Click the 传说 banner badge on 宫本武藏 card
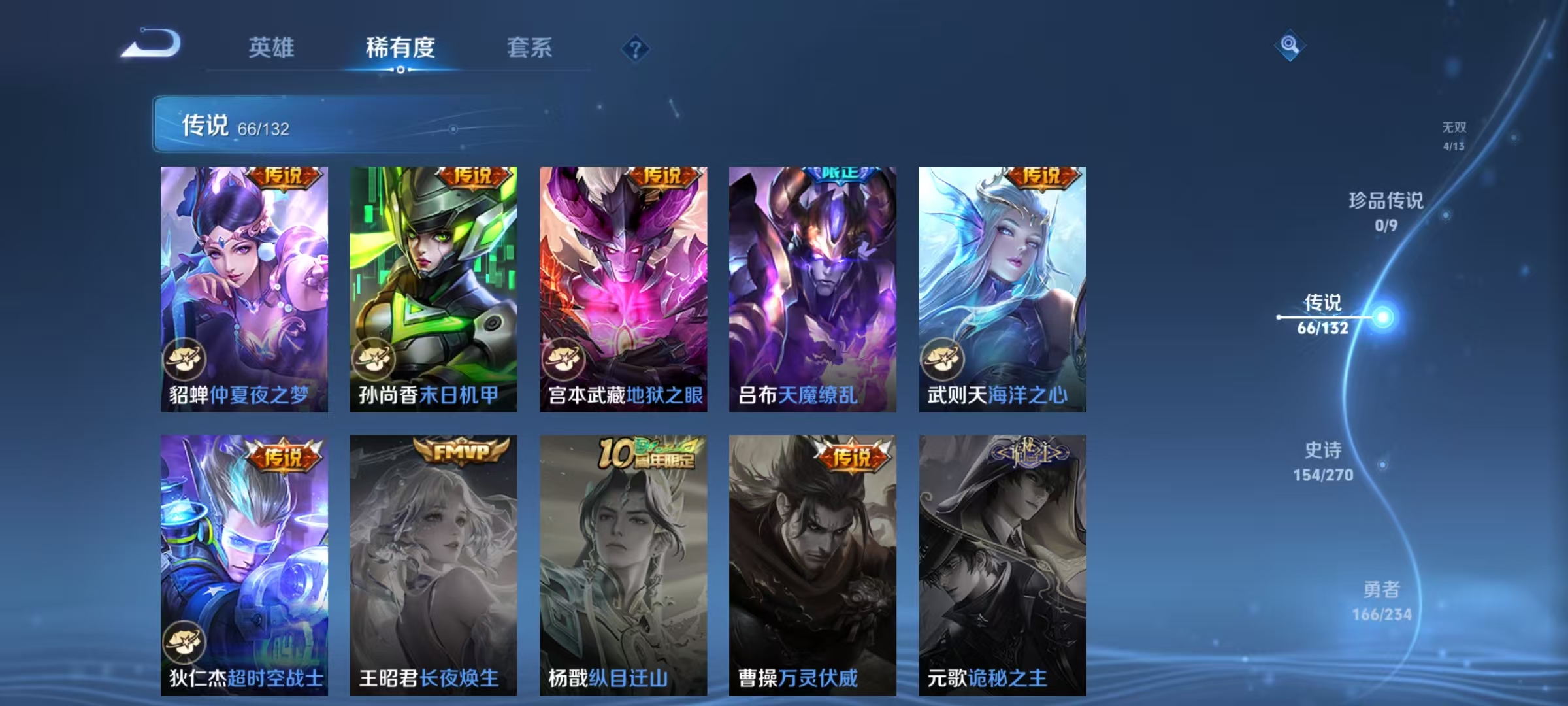This screenshot has width=1568, height=706. [x=665, y=177]
